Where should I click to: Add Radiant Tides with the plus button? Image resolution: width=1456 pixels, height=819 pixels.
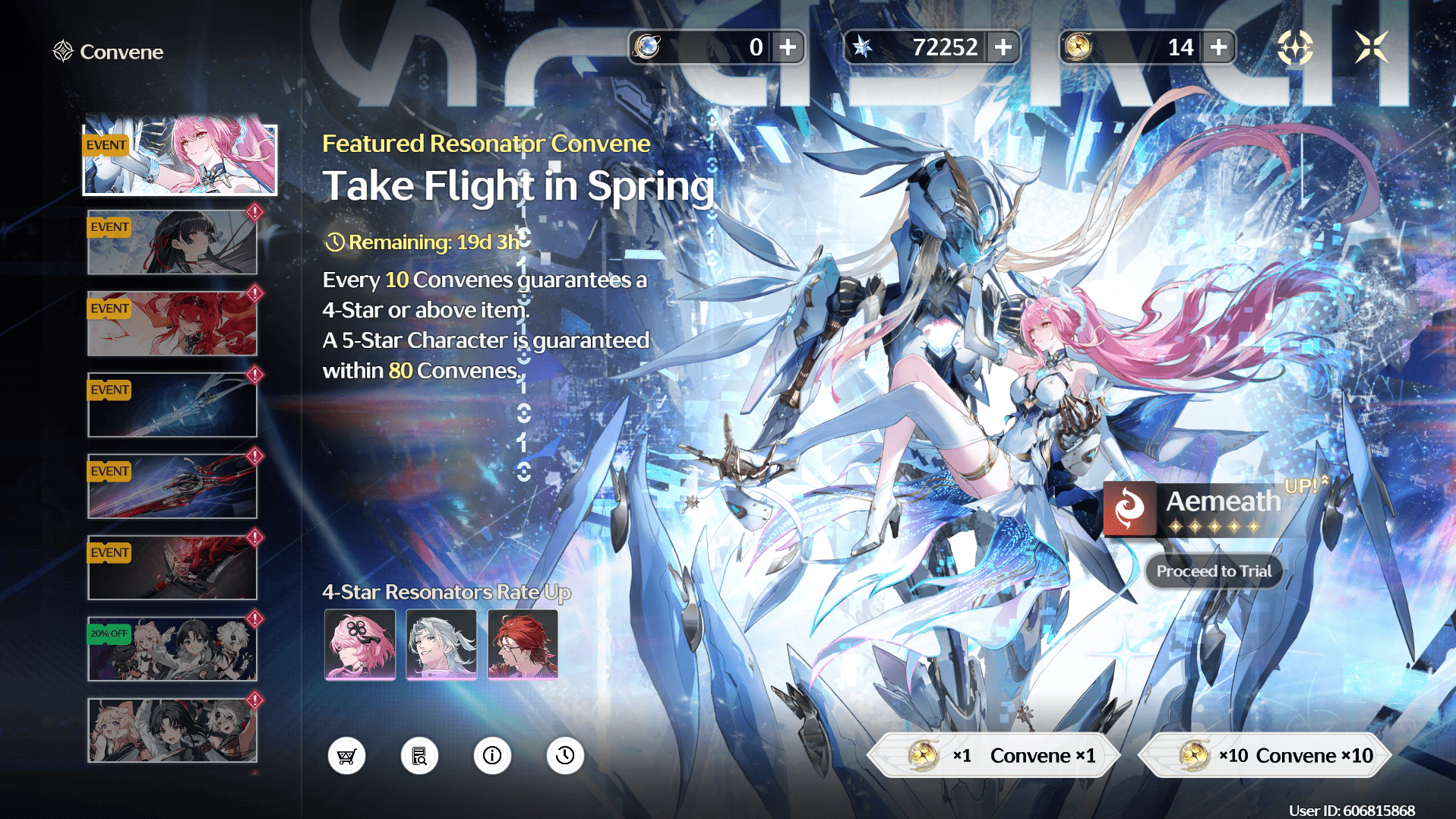(1218, 46)
